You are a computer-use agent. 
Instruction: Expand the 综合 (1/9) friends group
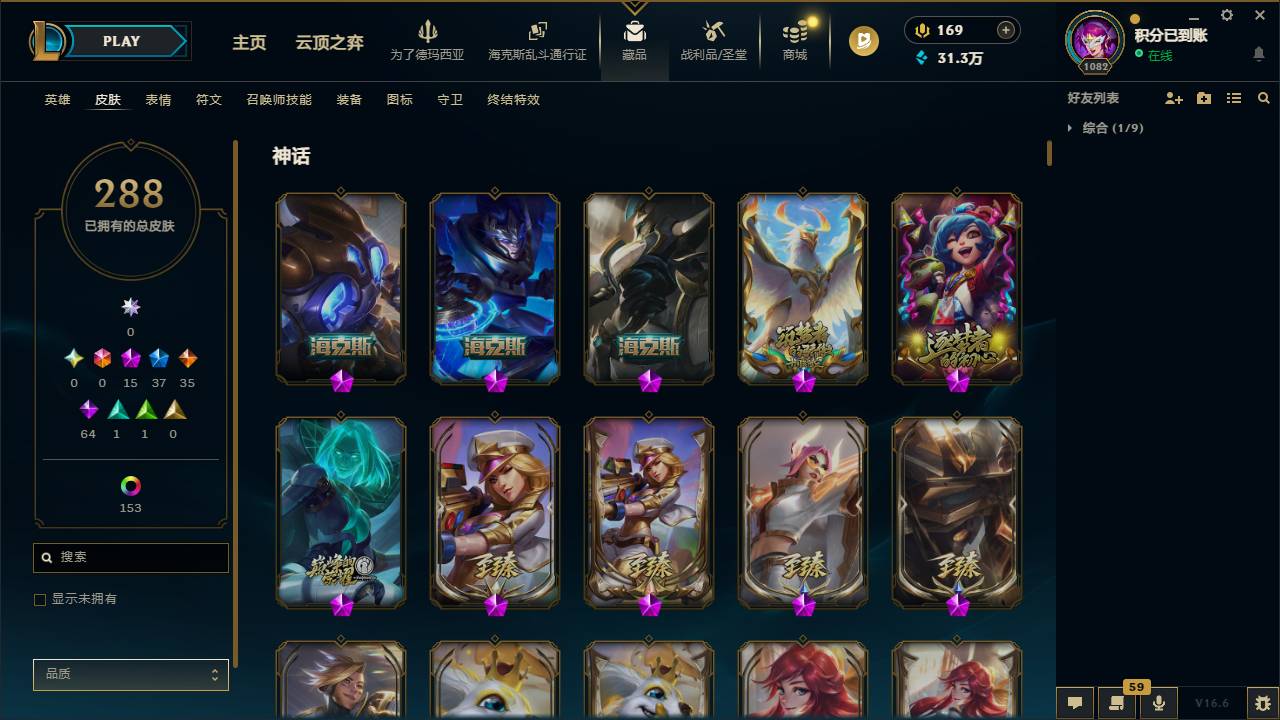(x=1071, y=128)
